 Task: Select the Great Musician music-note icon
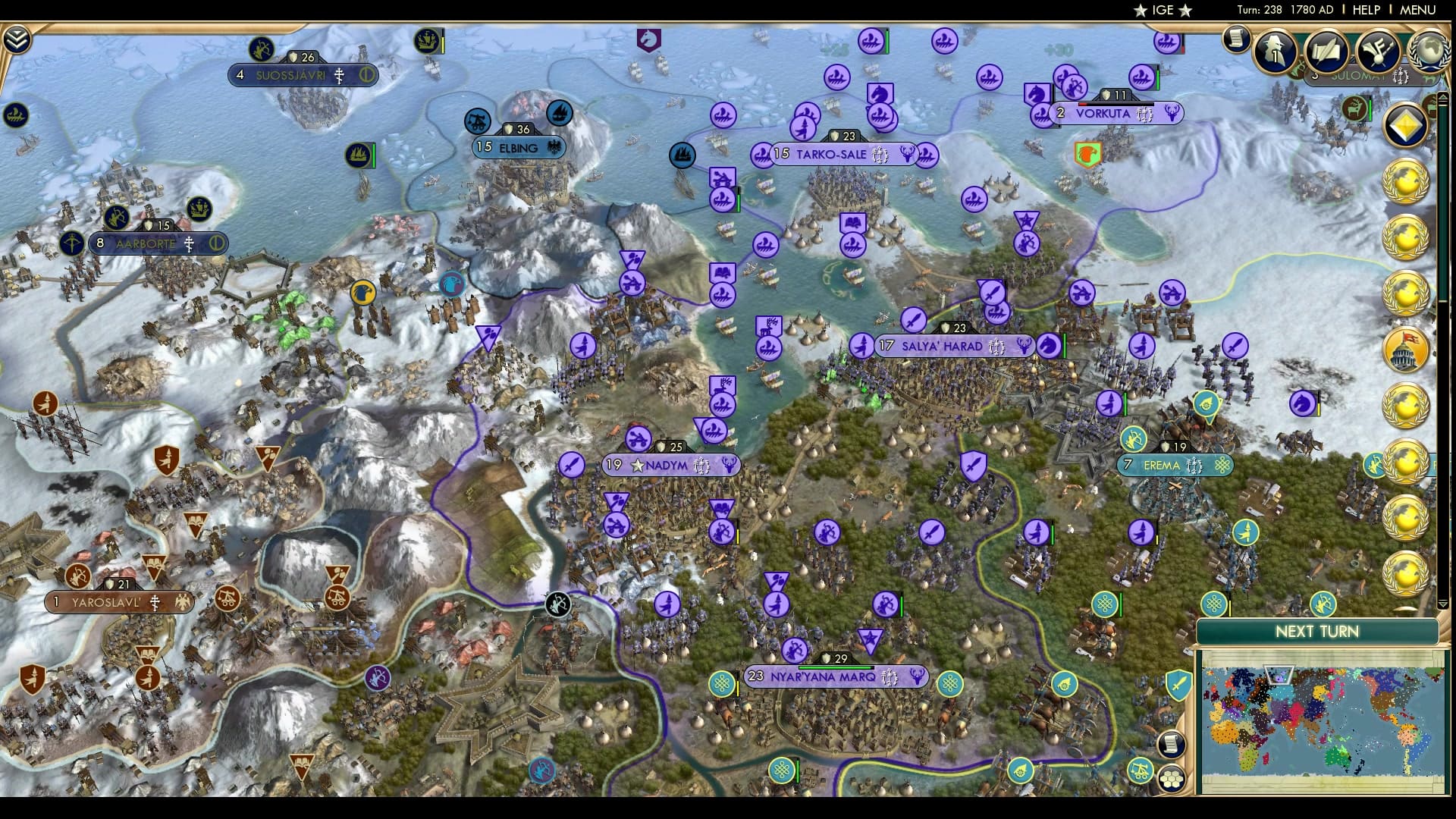pyautogui.click(x=1378, y=52)
